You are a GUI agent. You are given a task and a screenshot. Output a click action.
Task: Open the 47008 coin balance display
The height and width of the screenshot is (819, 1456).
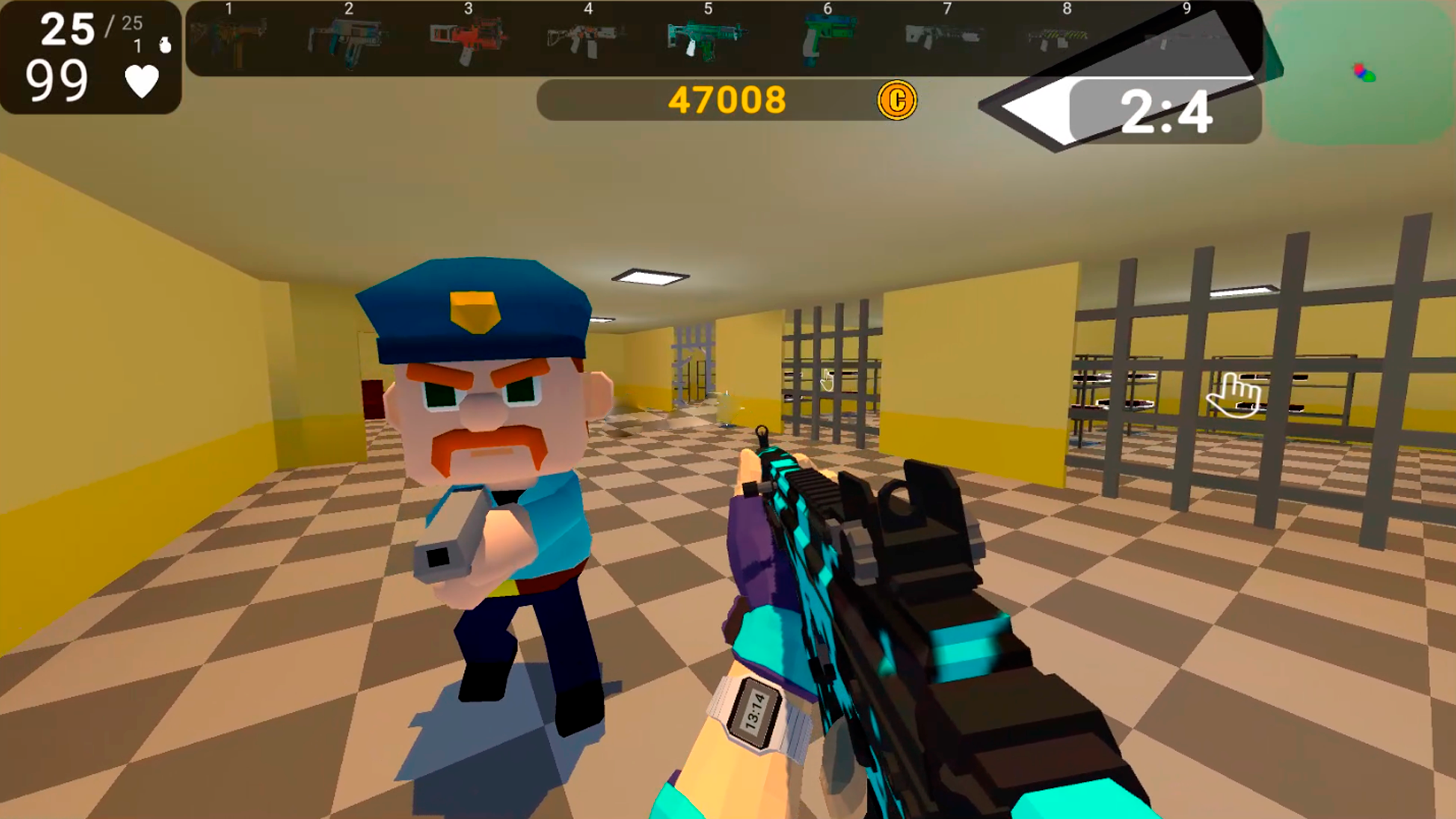coord(728,99)
